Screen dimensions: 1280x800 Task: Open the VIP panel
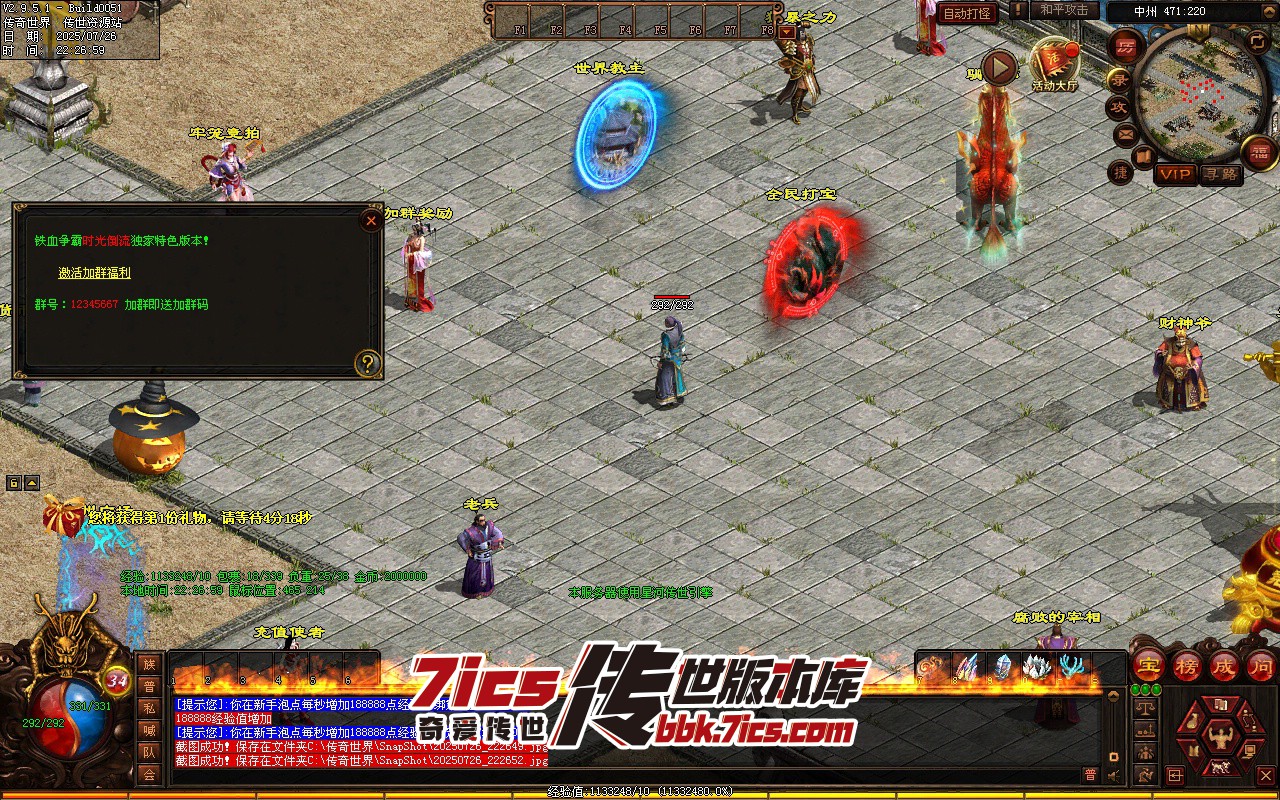click(1176, 174)
